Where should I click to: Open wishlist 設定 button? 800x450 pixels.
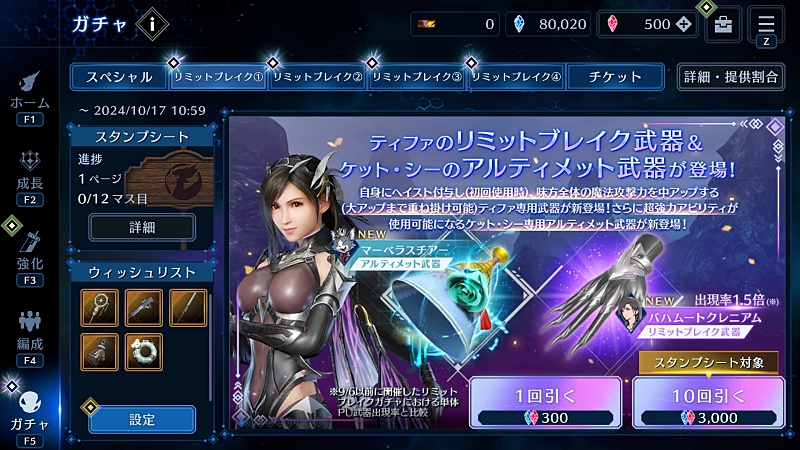(142, 419)
